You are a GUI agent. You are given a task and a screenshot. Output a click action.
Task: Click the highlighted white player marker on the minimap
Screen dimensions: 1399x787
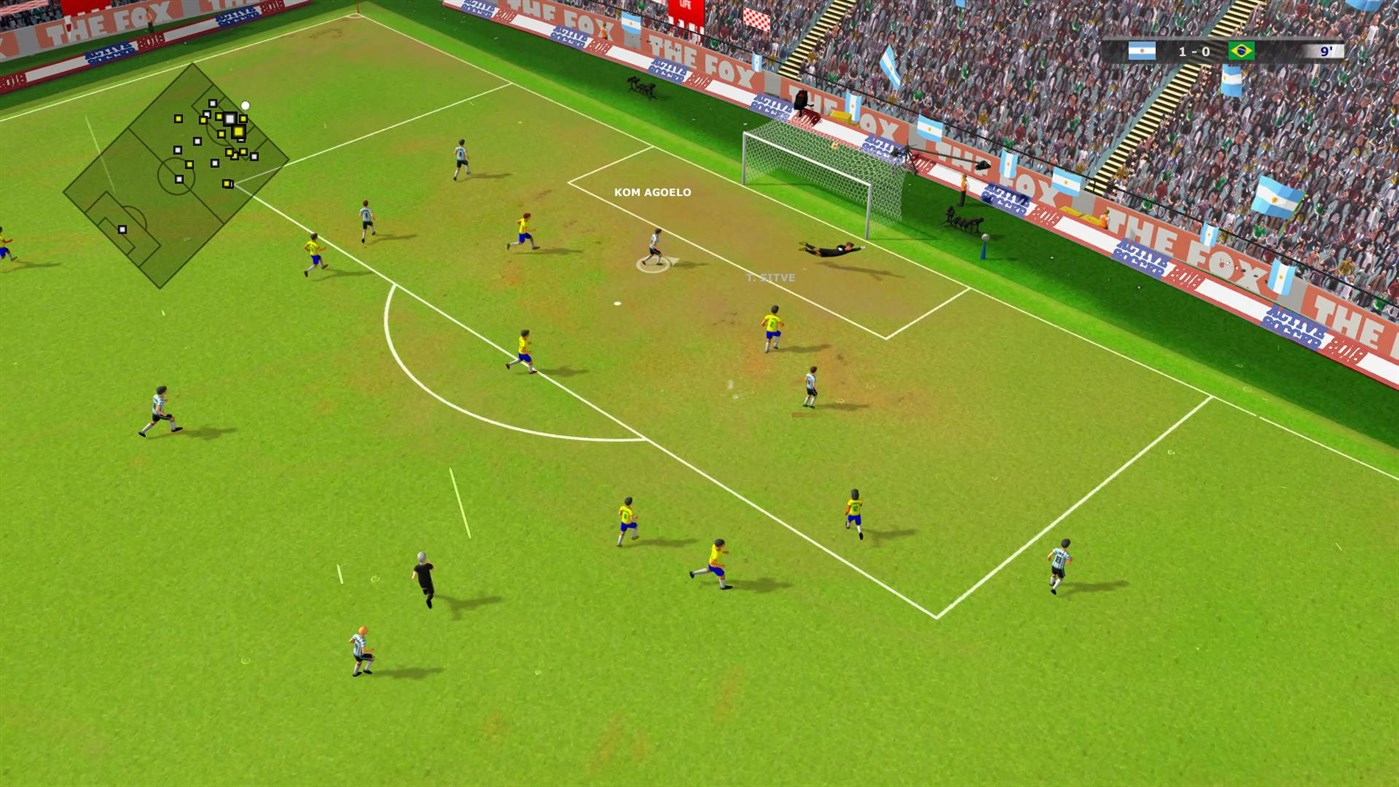[x=230, y=117]
